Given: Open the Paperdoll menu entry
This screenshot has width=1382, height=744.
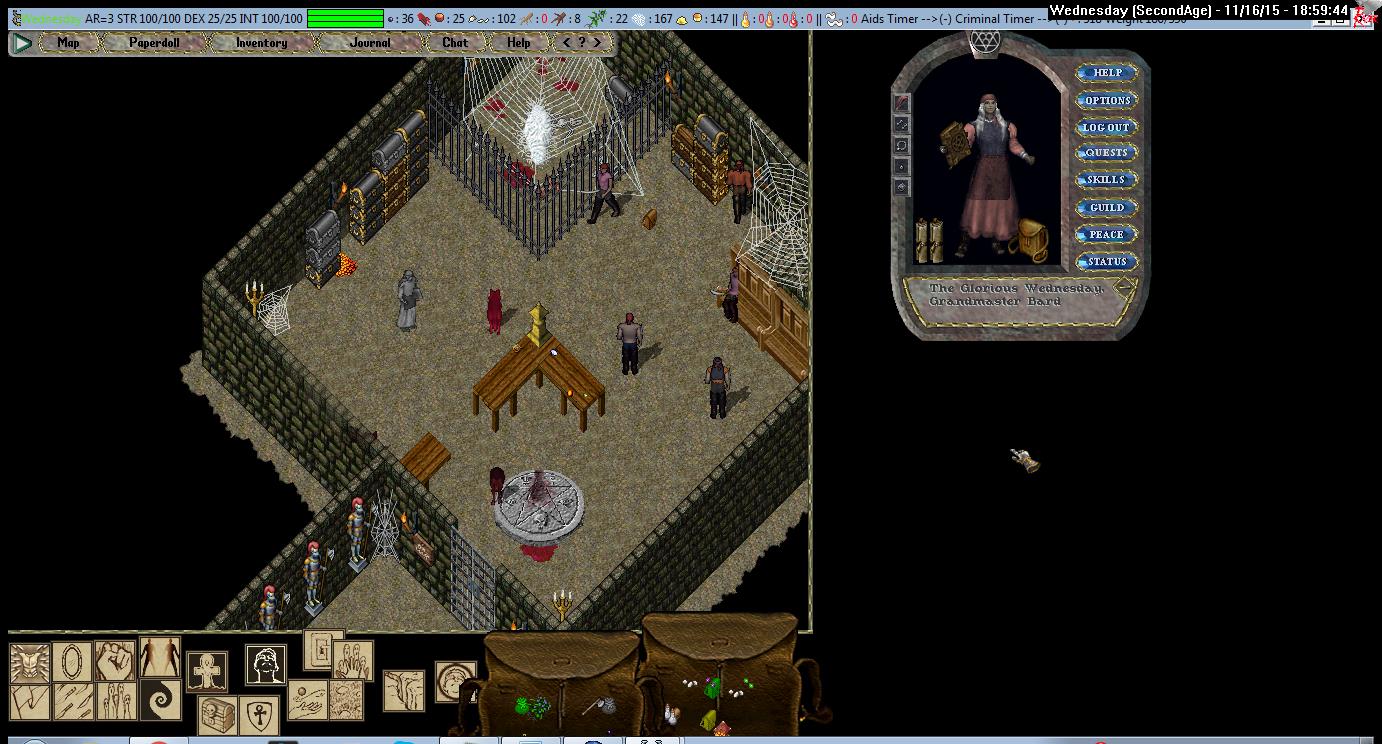Looking at the screenshot, I should point(154,43).
